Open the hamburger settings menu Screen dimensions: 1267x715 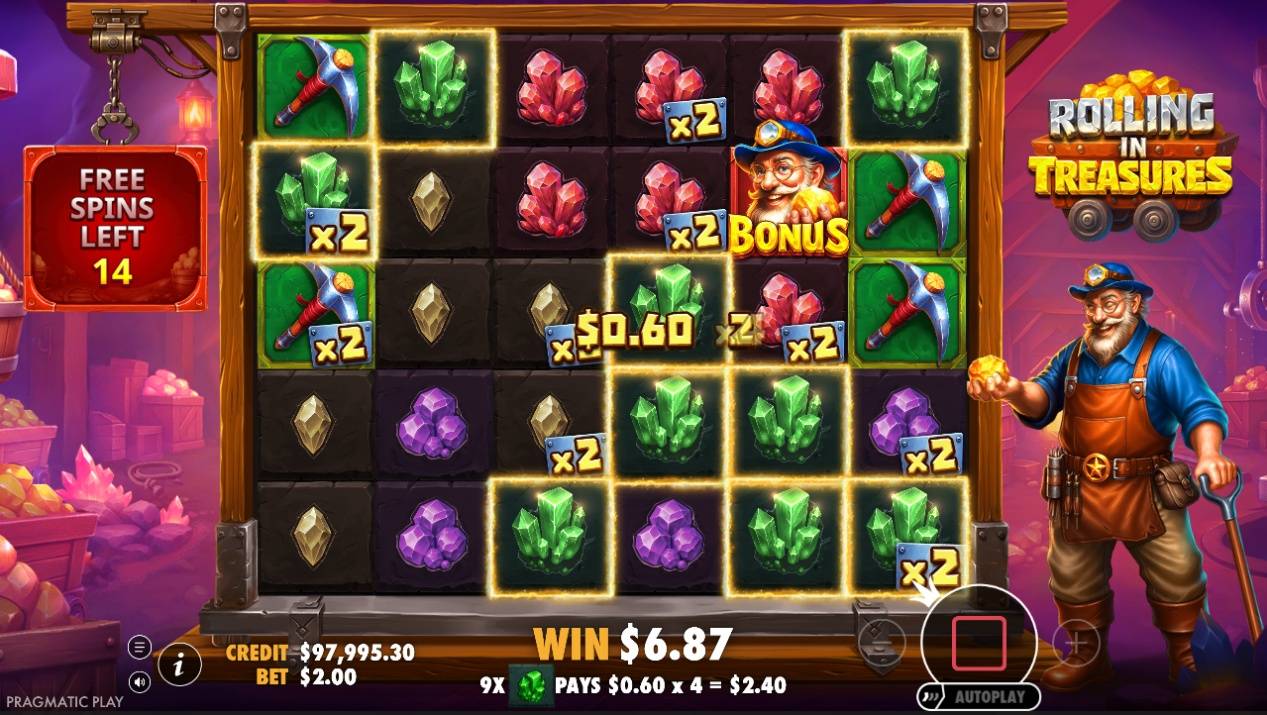click(x=140, y=647)
